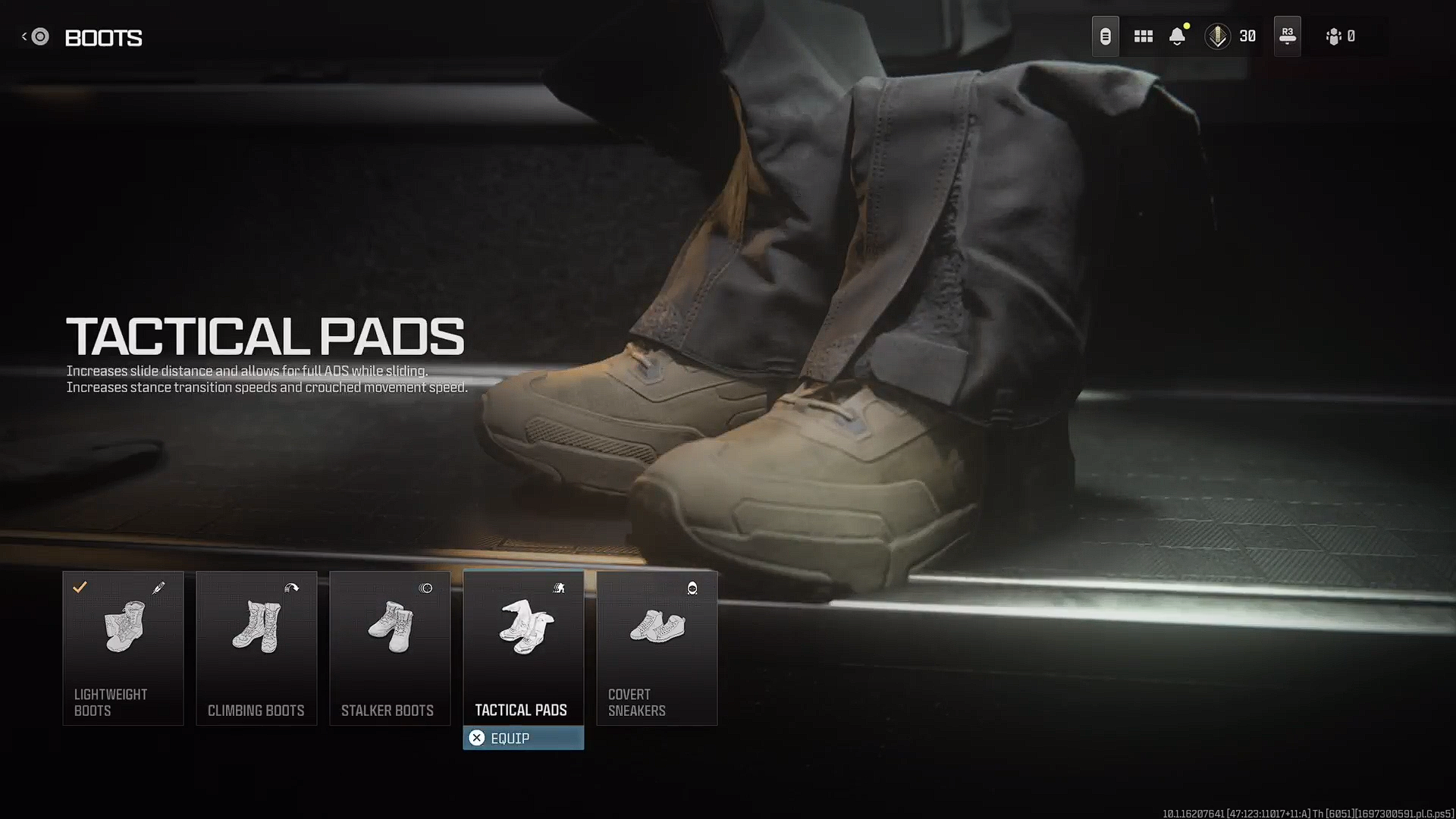The width and height of the screenshot is (1456, 819).
Task: Open the social party icon
Action: [x=1334, y=36]
